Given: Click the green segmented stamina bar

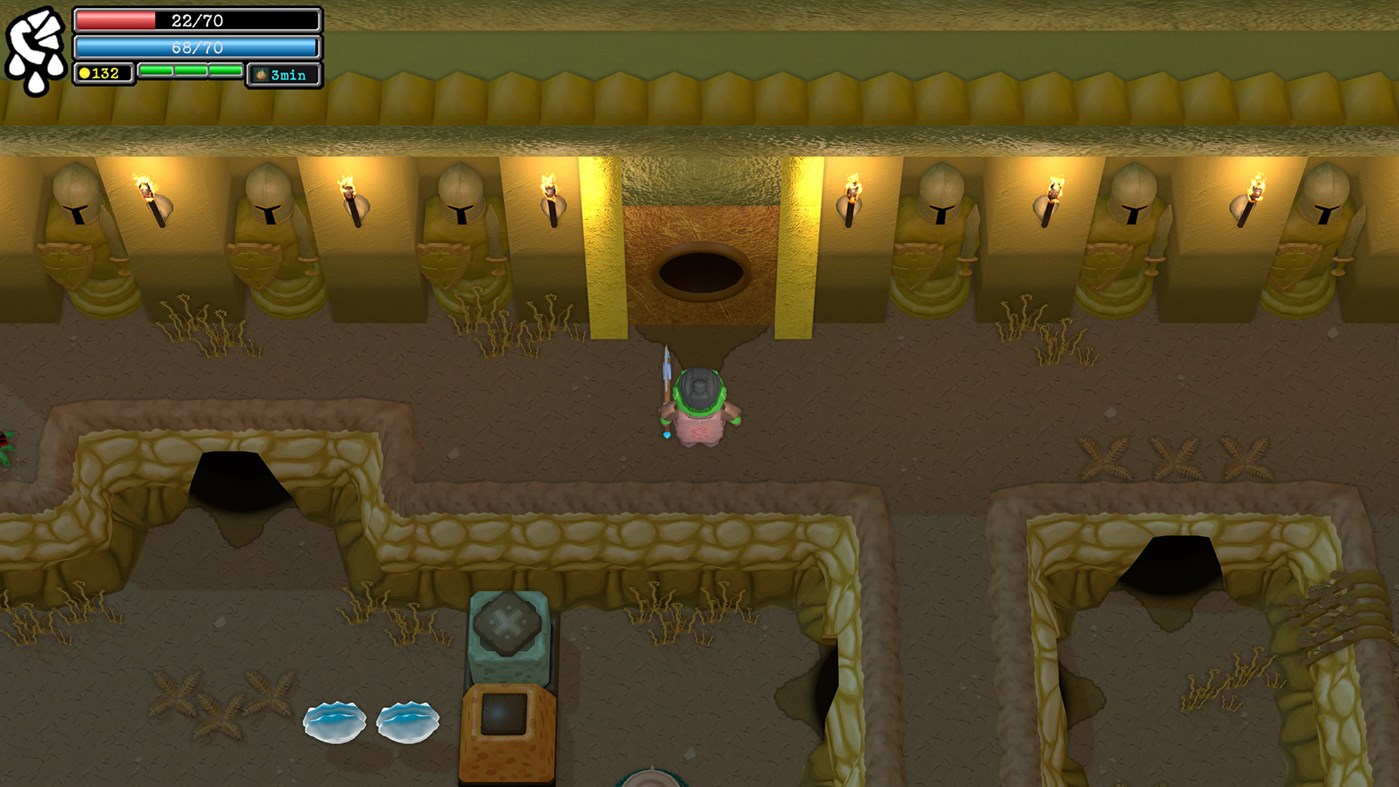Looking at the screenshot, I should (x=189, y=71).
